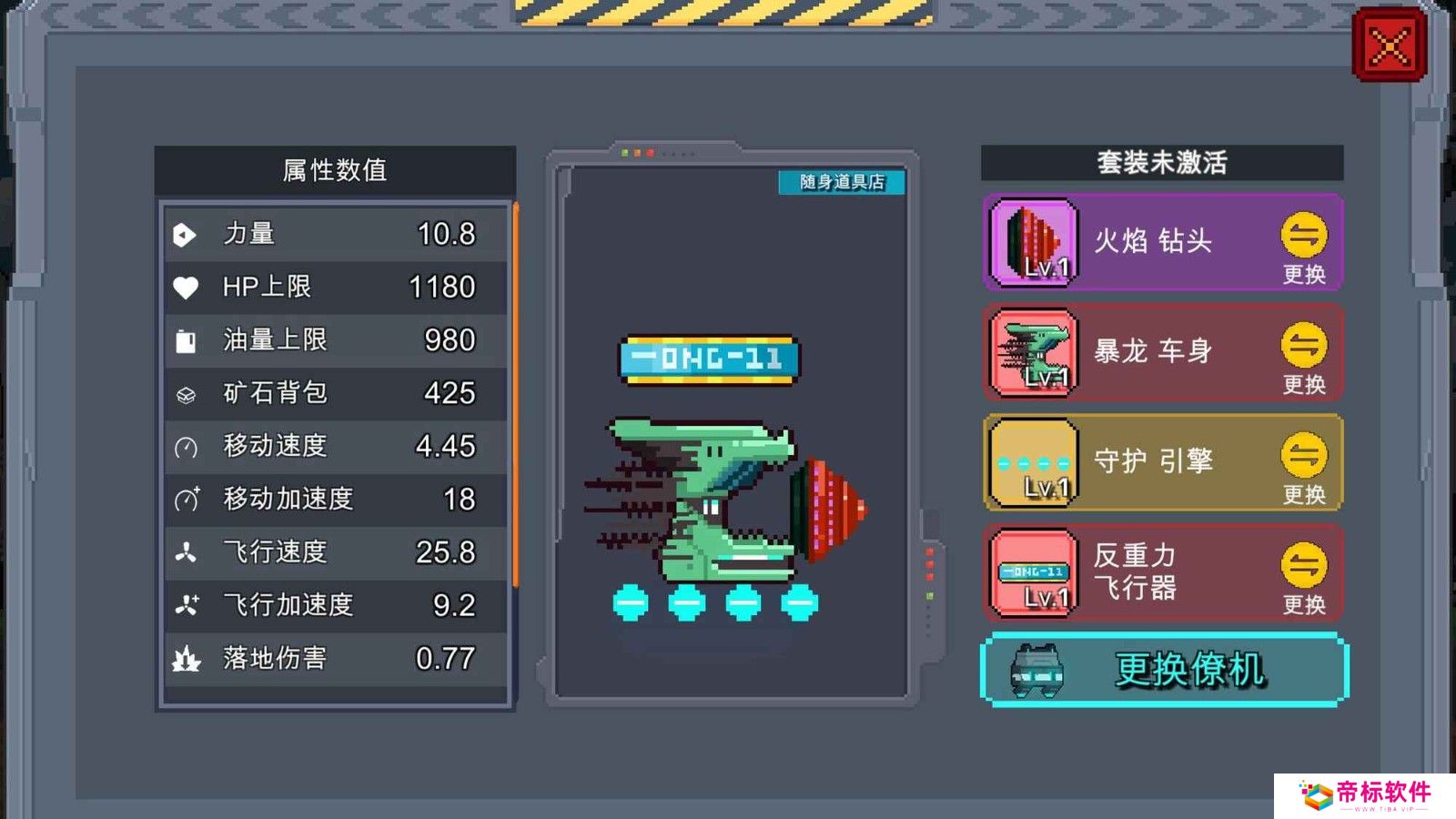Click the orange attribute list scrollbar
The height and width of the screenshot is (819, 1456).
(x=515, y=396)
